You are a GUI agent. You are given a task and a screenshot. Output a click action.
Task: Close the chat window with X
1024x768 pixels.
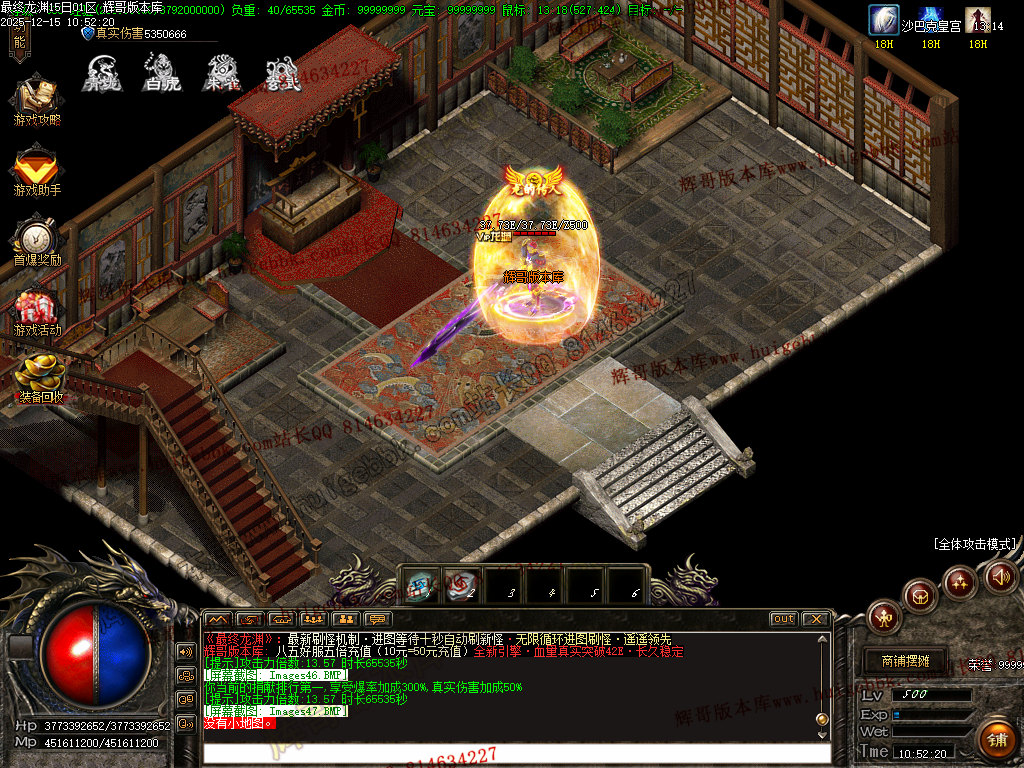click(x=815, y=619)
